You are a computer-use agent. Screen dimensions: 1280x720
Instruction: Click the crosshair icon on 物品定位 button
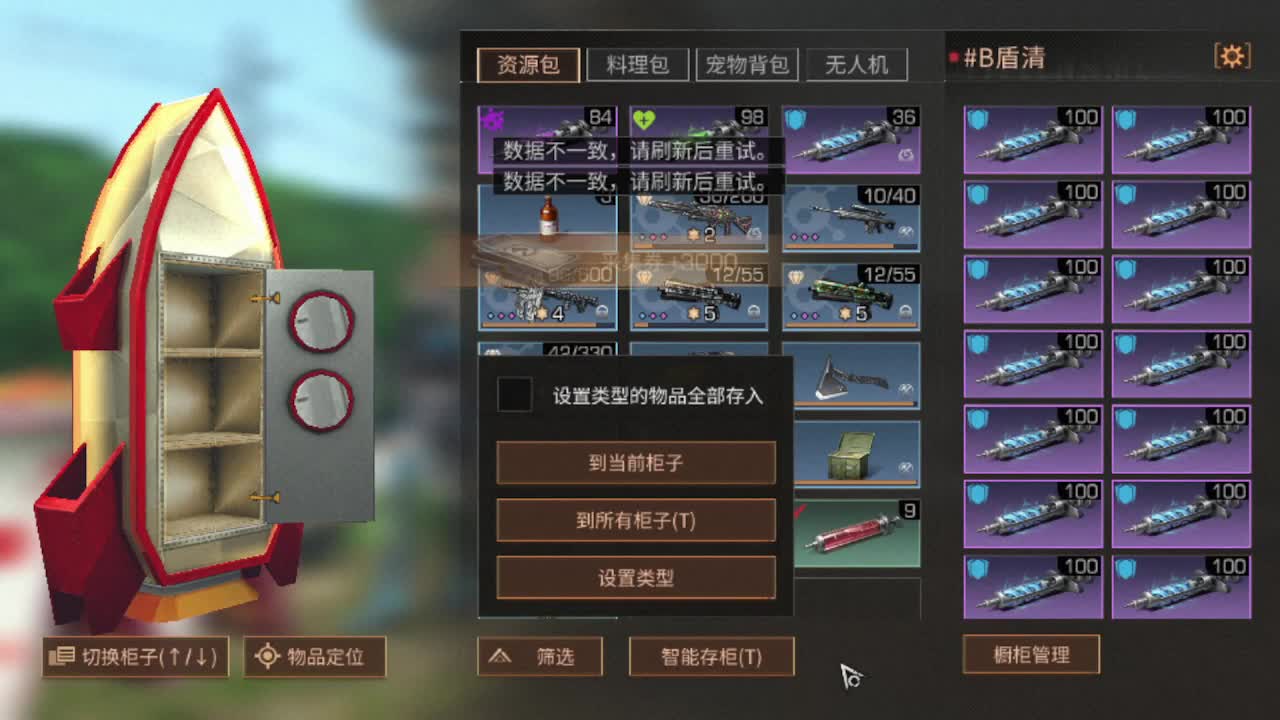coord(266,657)
